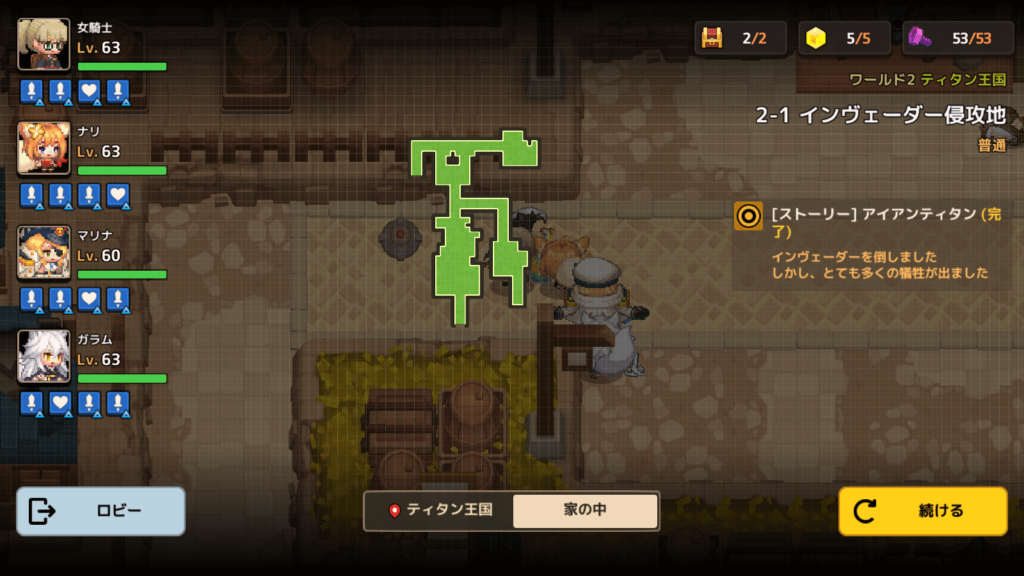Select 女騎士 character portrait
Viewport: 1024px width, 576px height.
pos(44,44)
